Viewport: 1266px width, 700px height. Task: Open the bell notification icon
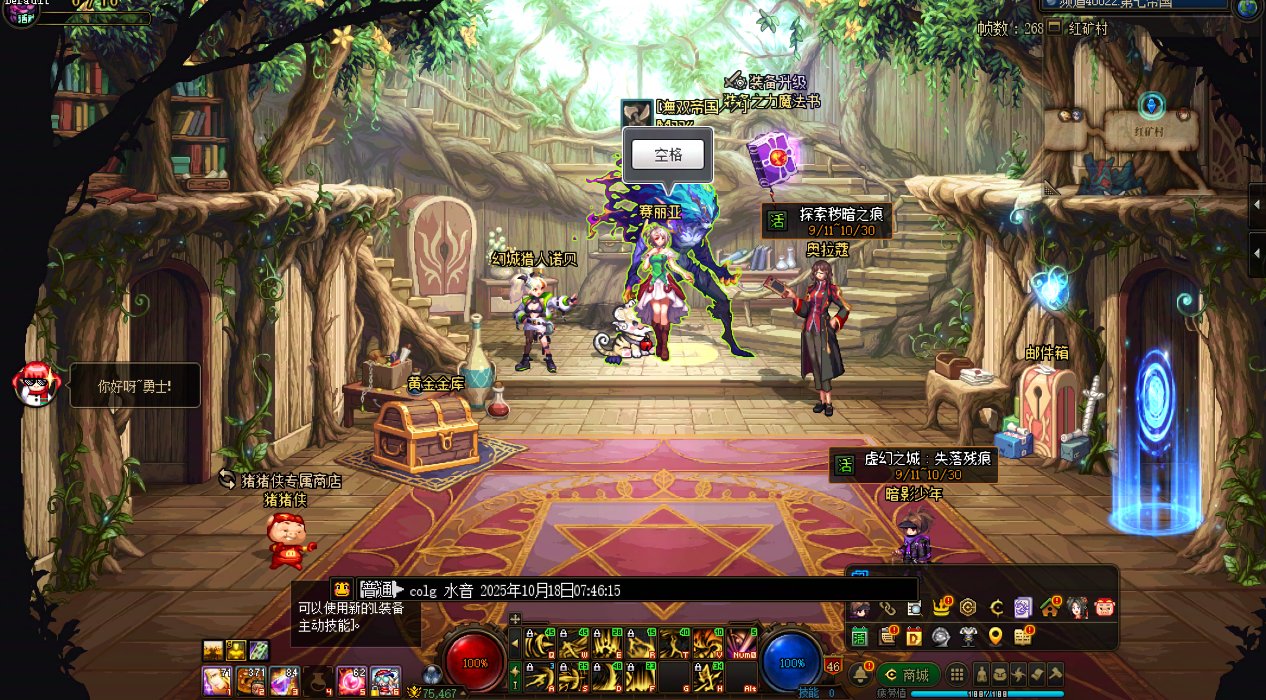point(860,675)
